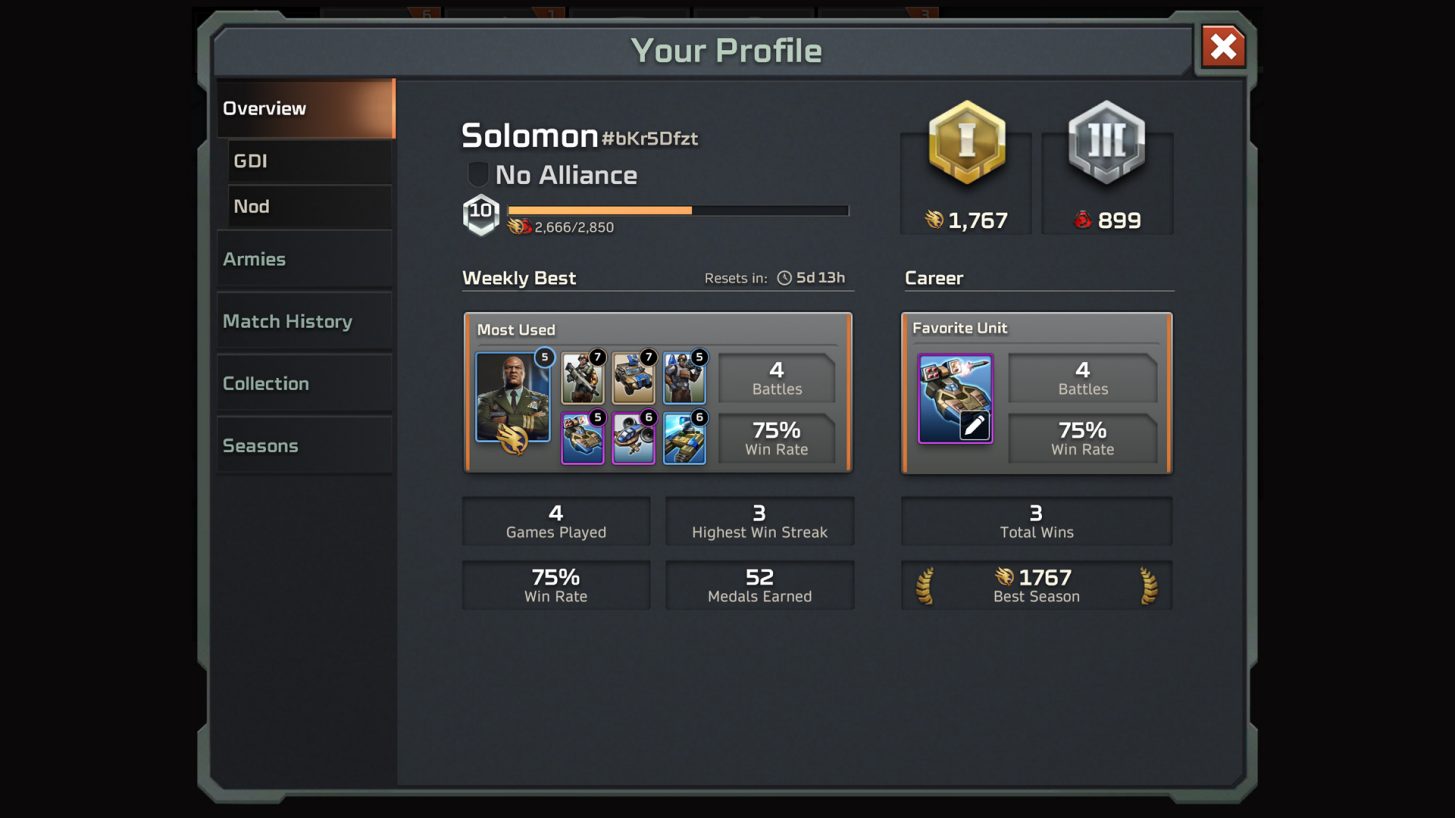Click the silver Nod rank medal
The height and width of the screenshot is (818, 1455).
[1105, 143]
